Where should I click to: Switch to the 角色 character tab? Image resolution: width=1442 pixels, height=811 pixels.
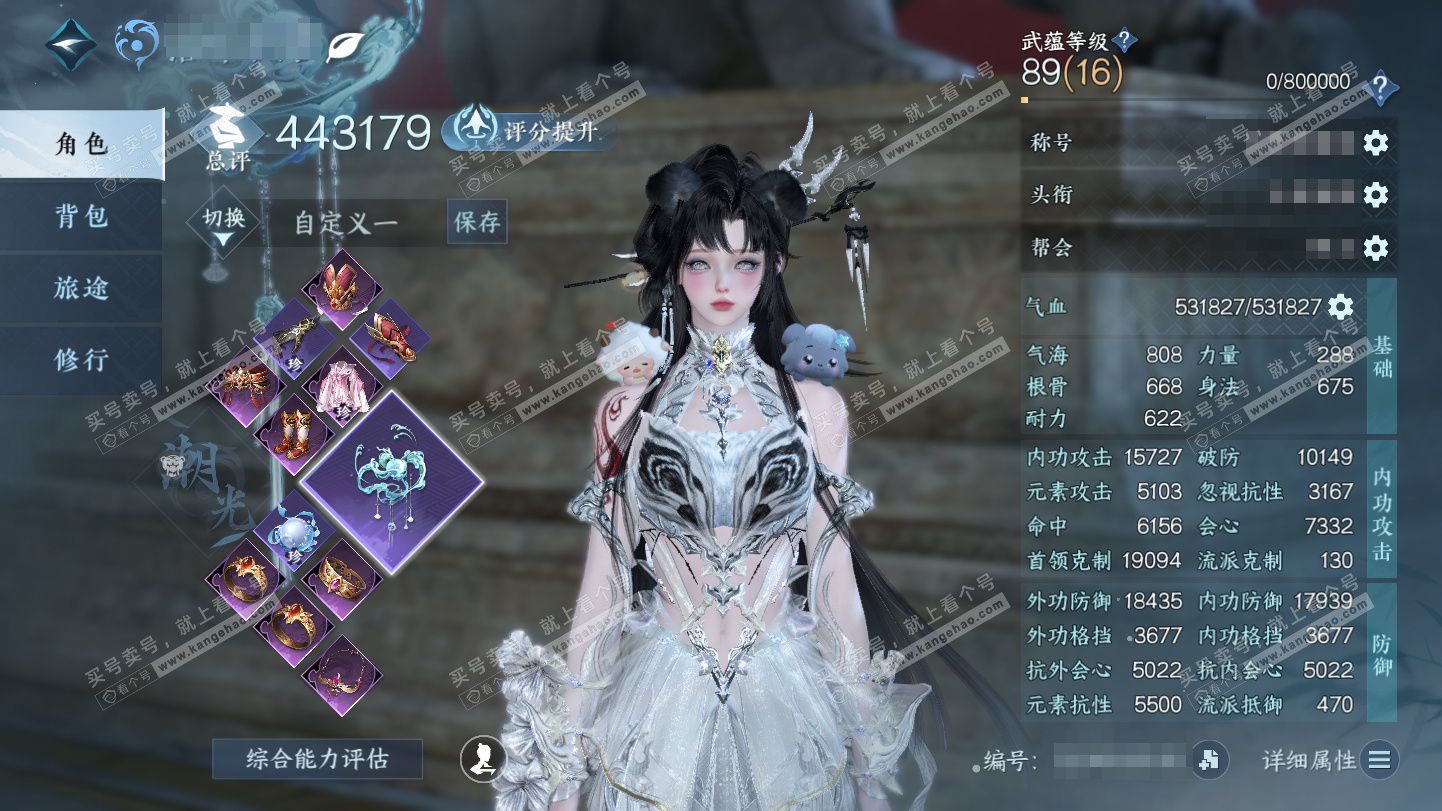(82, 144)
